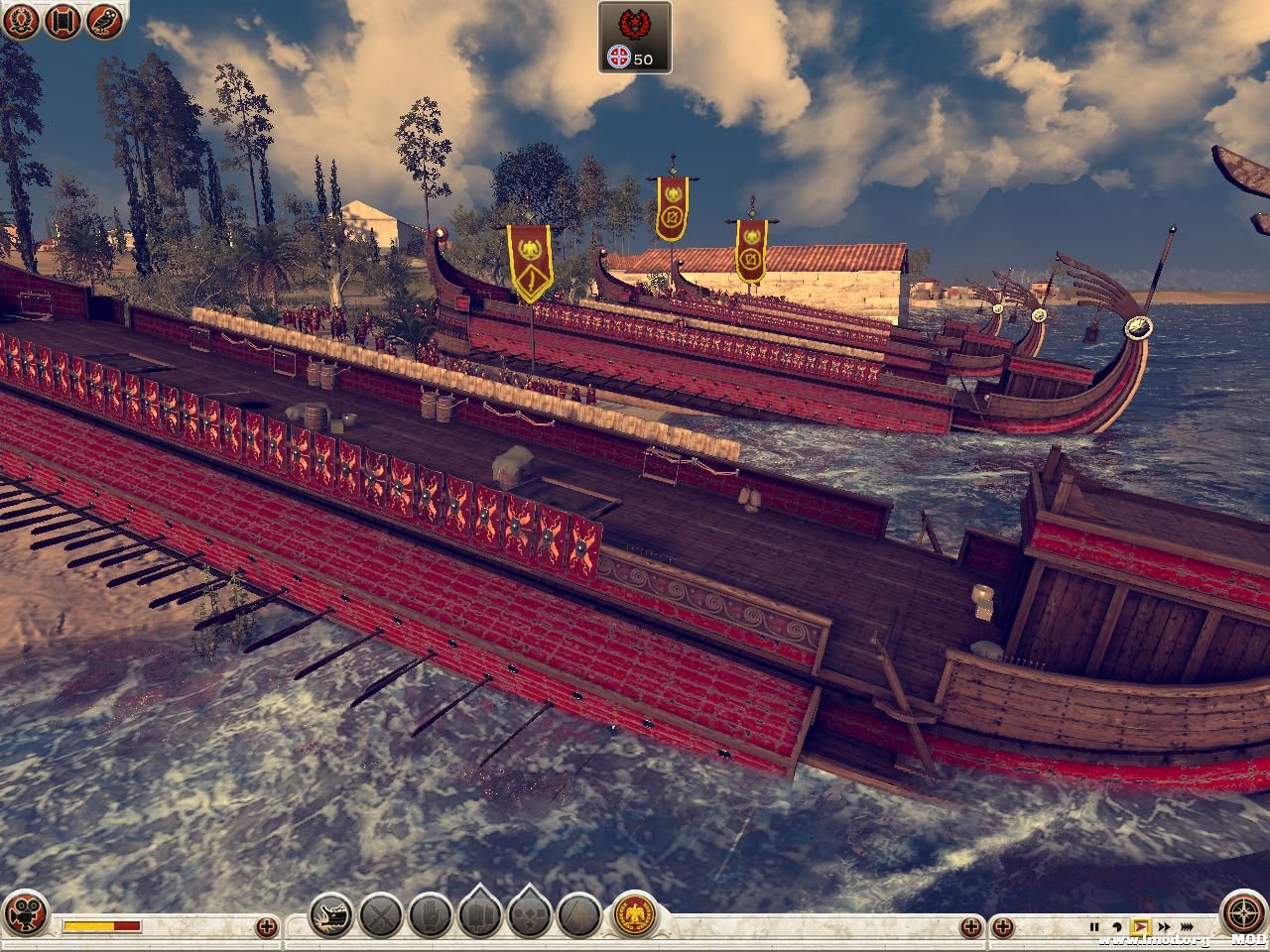Open the owl advisor button

[104, 21]
